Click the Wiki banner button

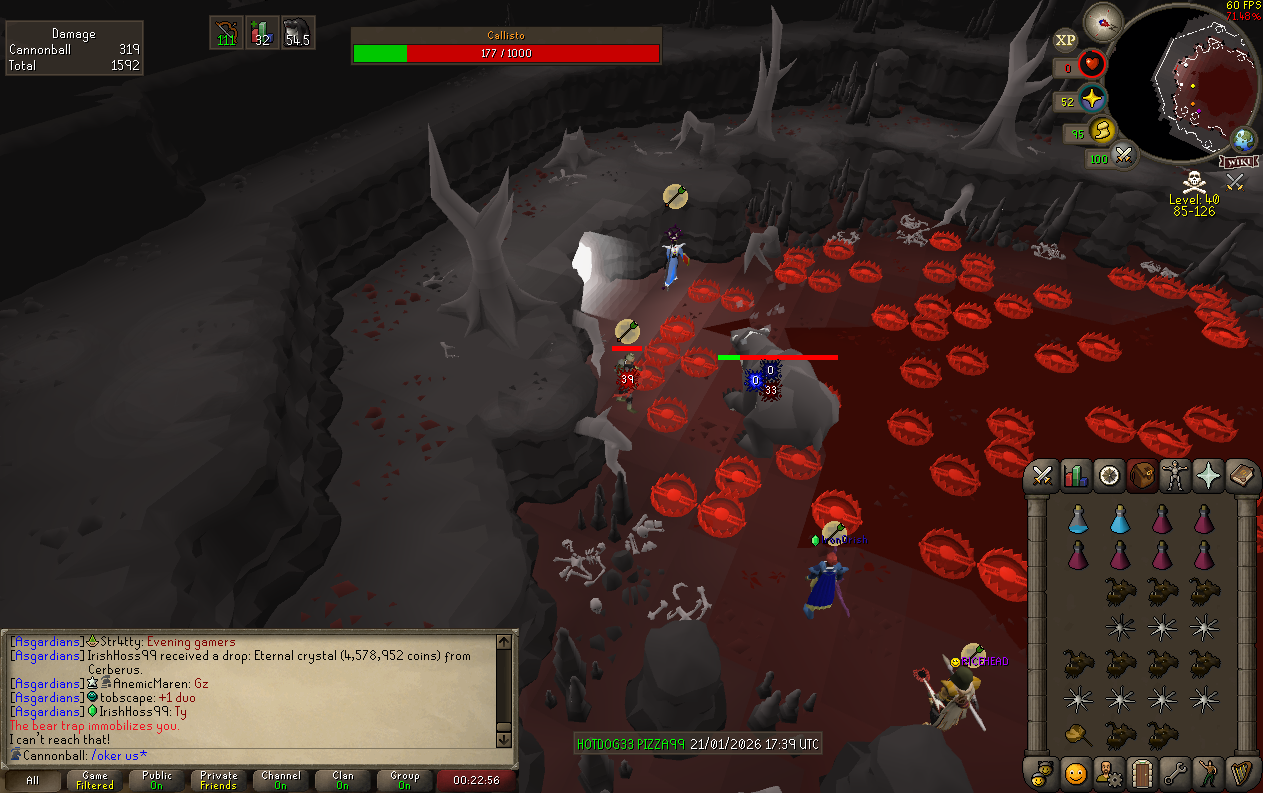click(x=1238, y=161)
